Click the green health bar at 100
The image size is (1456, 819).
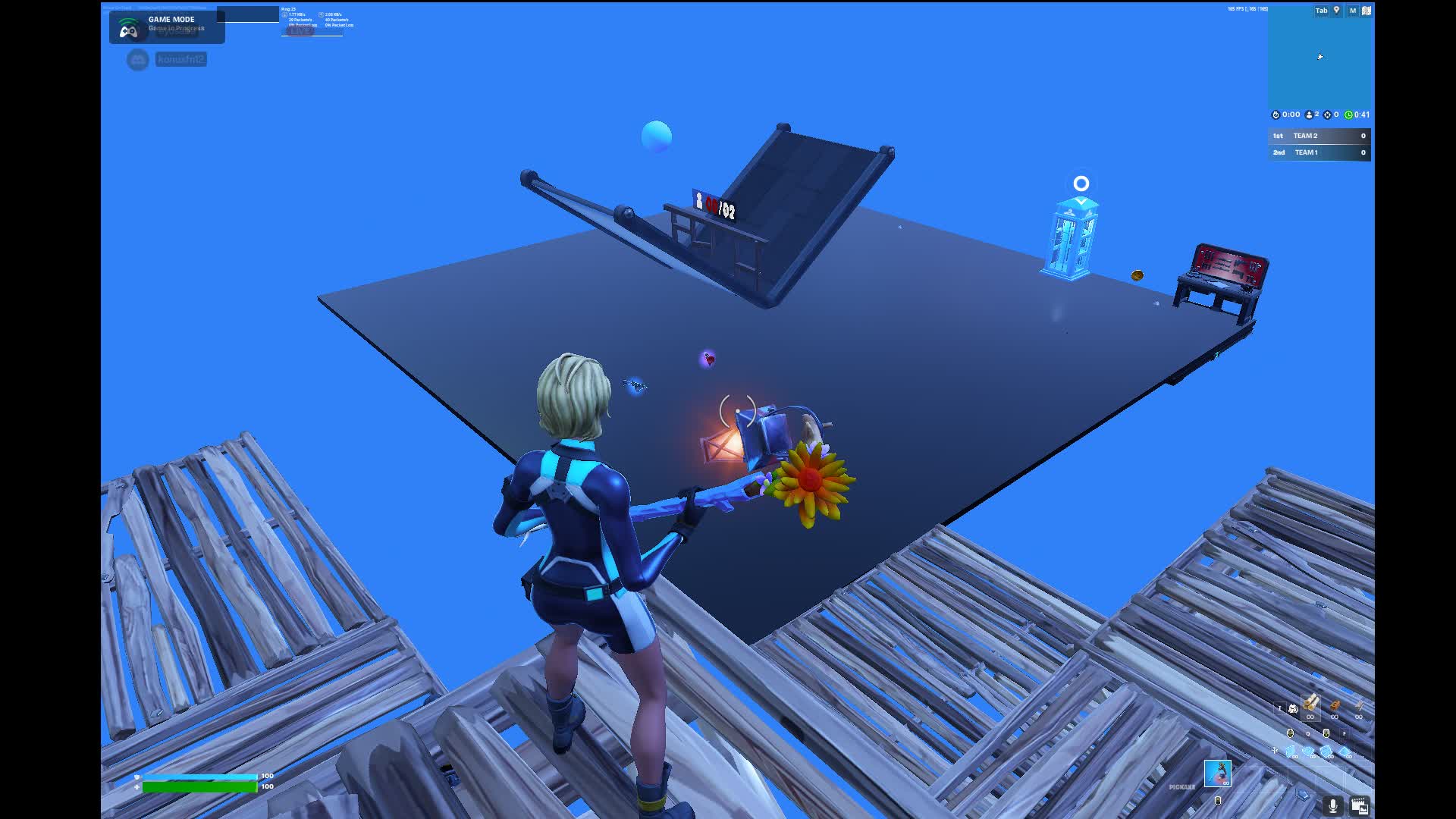pyautogui.click(x=201, y=787)
